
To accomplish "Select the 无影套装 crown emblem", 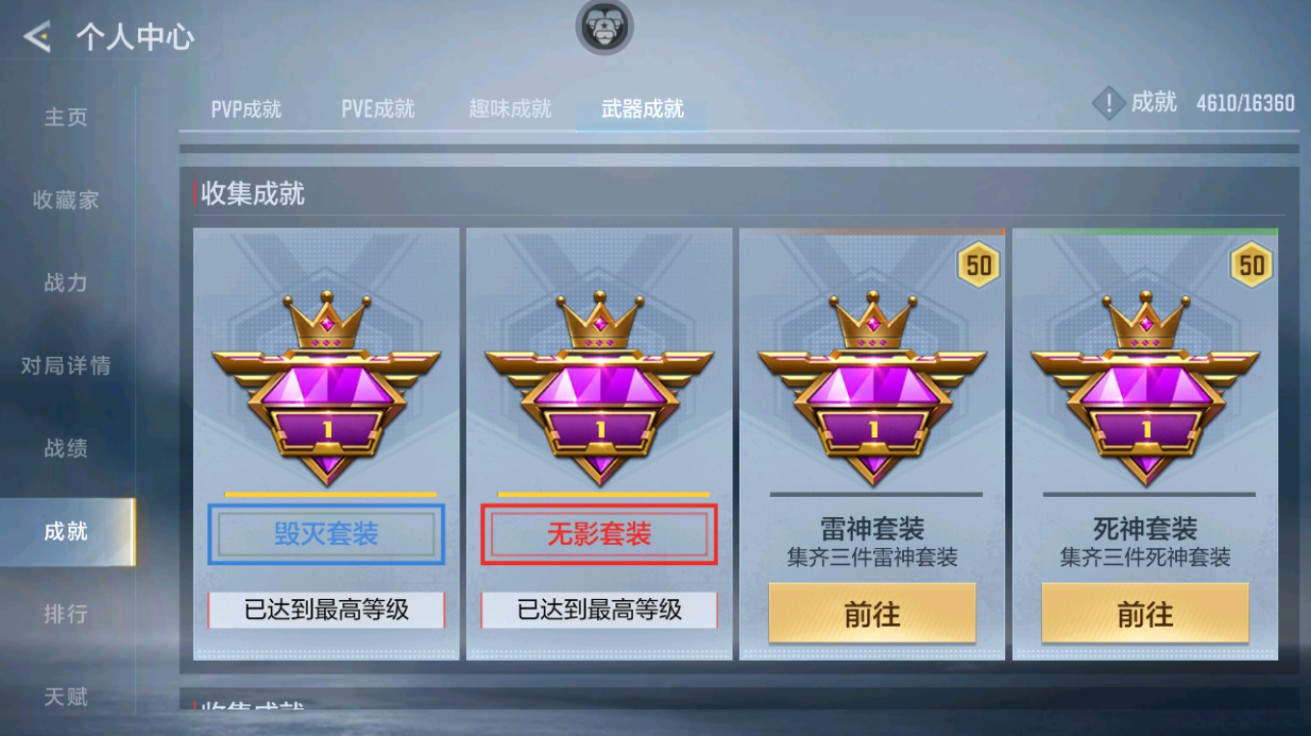I will (x=599, y=390).
